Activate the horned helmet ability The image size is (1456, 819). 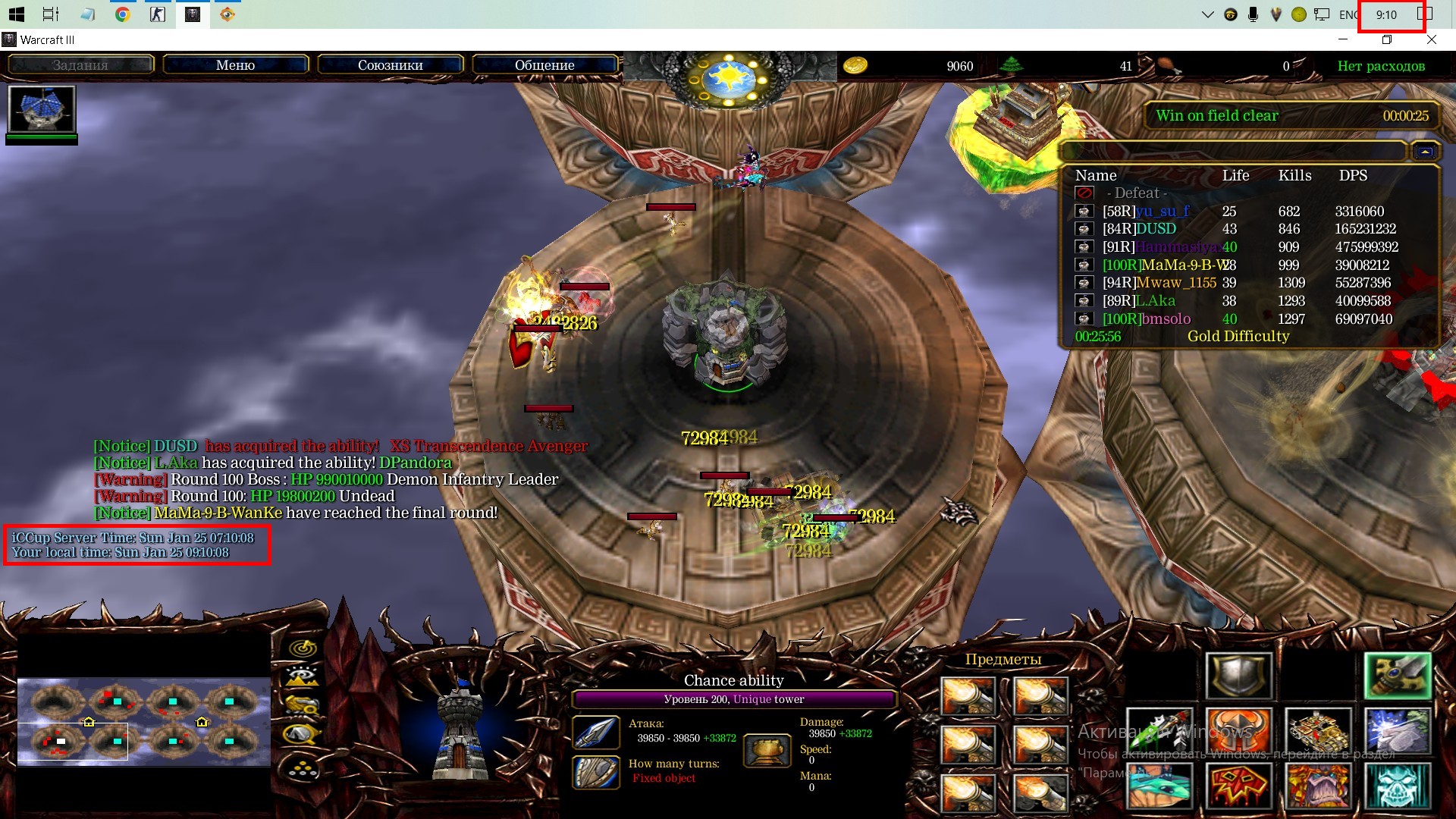(1239, 731)
